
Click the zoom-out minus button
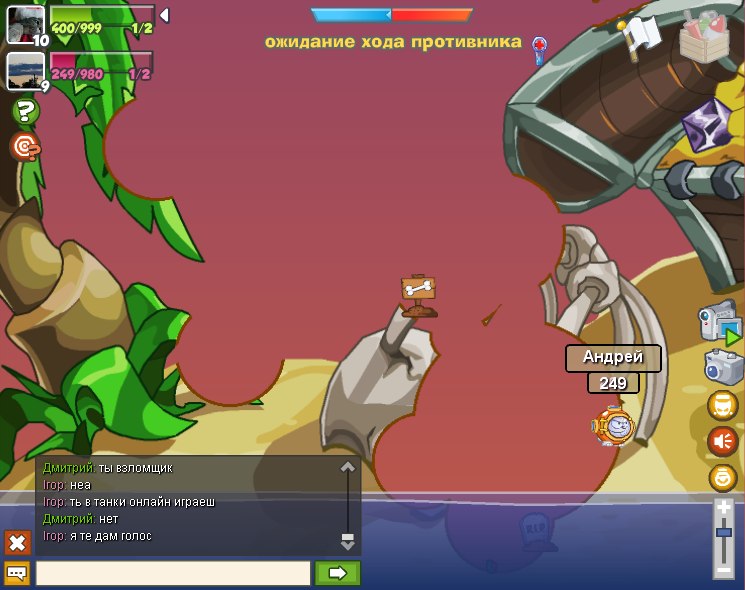[724, 570]
